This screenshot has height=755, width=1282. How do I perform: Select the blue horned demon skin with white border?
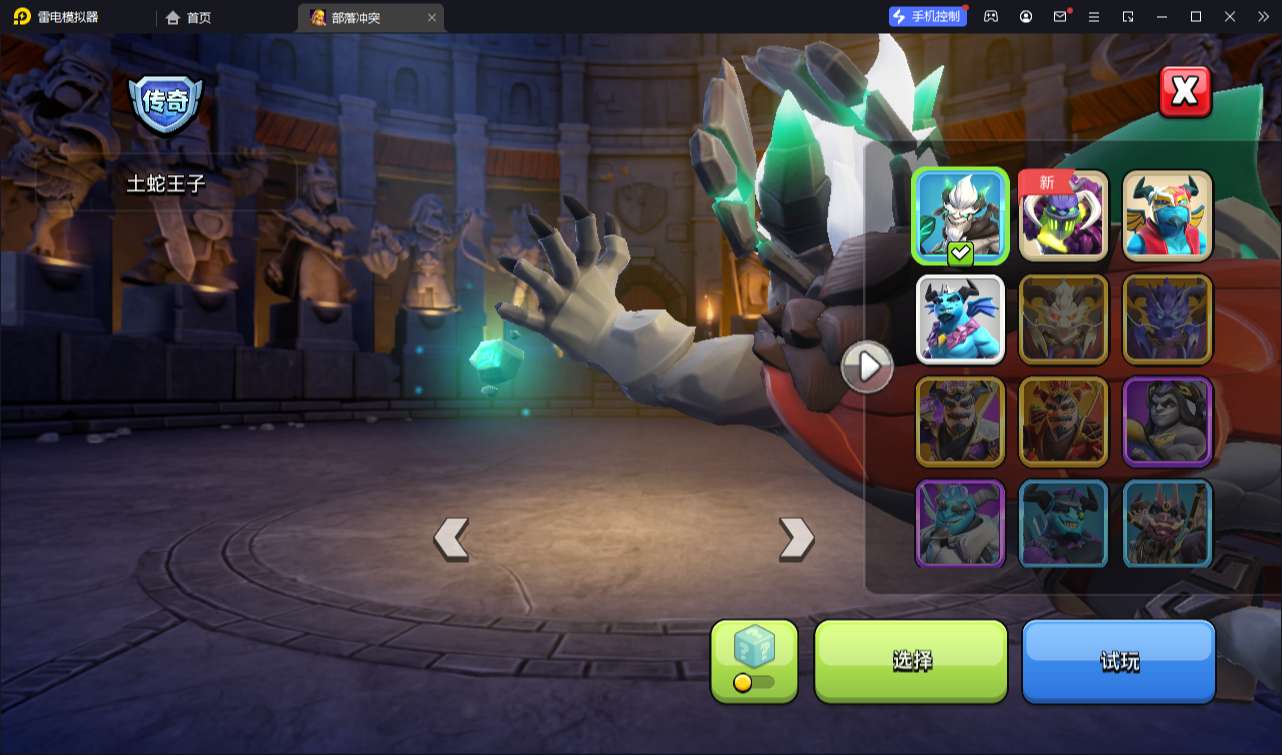(960, 319)
